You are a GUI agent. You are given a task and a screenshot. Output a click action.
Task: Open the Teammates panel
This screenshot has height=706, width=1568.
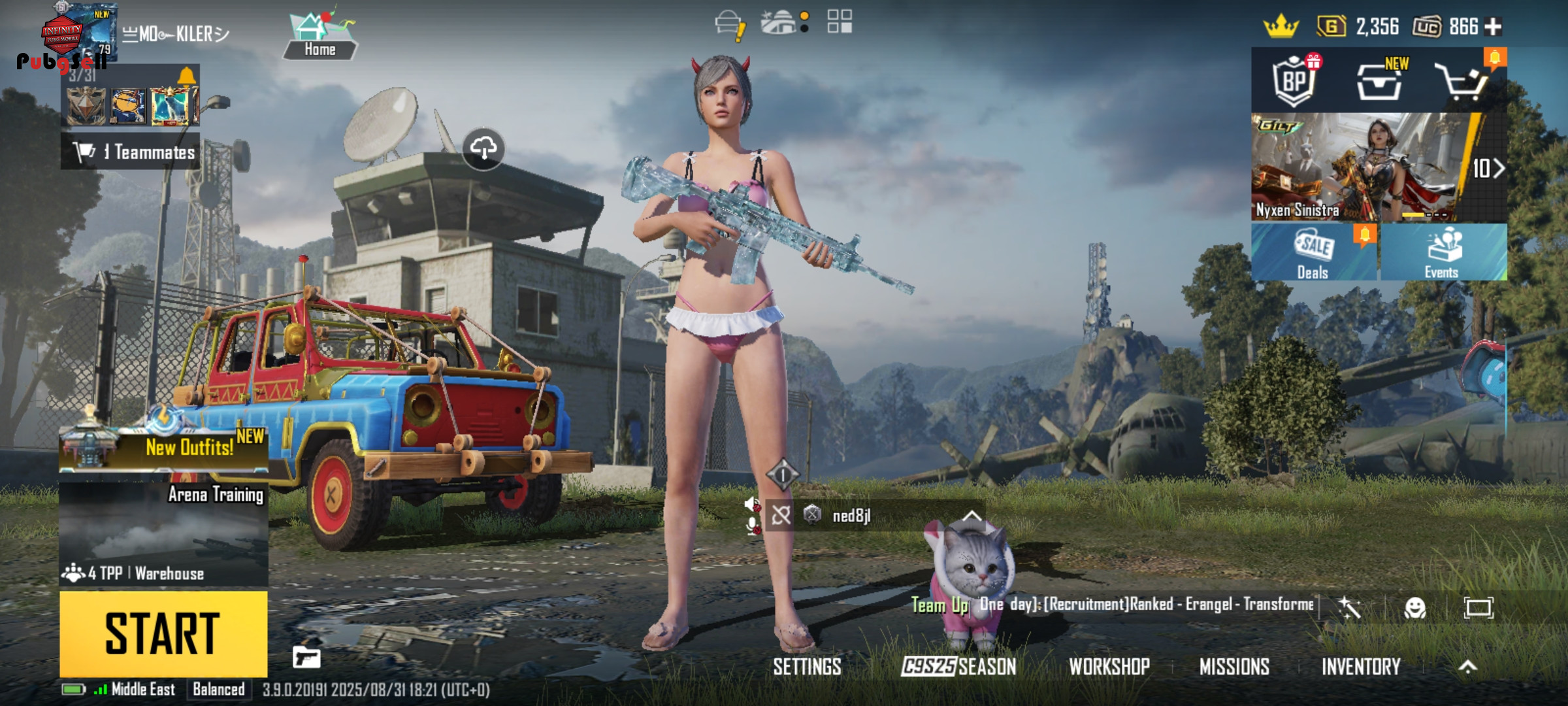(x=131, y=152)
